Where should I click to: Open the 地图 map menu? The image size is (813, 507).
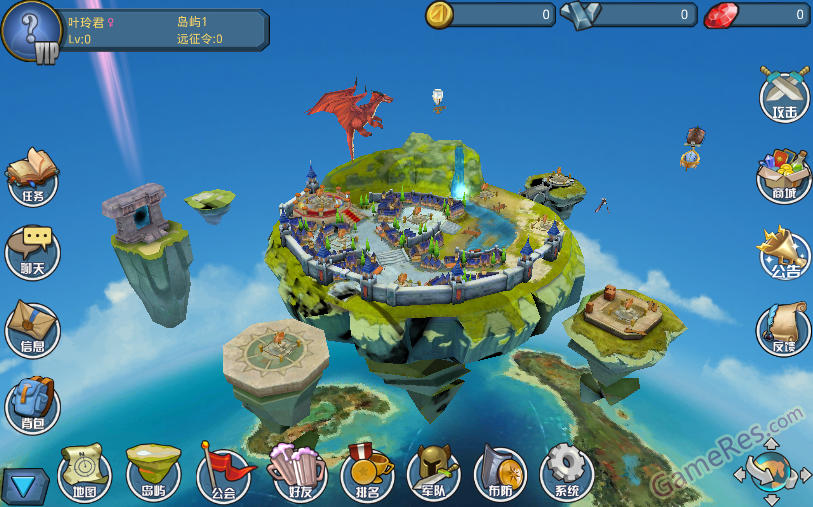coord(85,473)
